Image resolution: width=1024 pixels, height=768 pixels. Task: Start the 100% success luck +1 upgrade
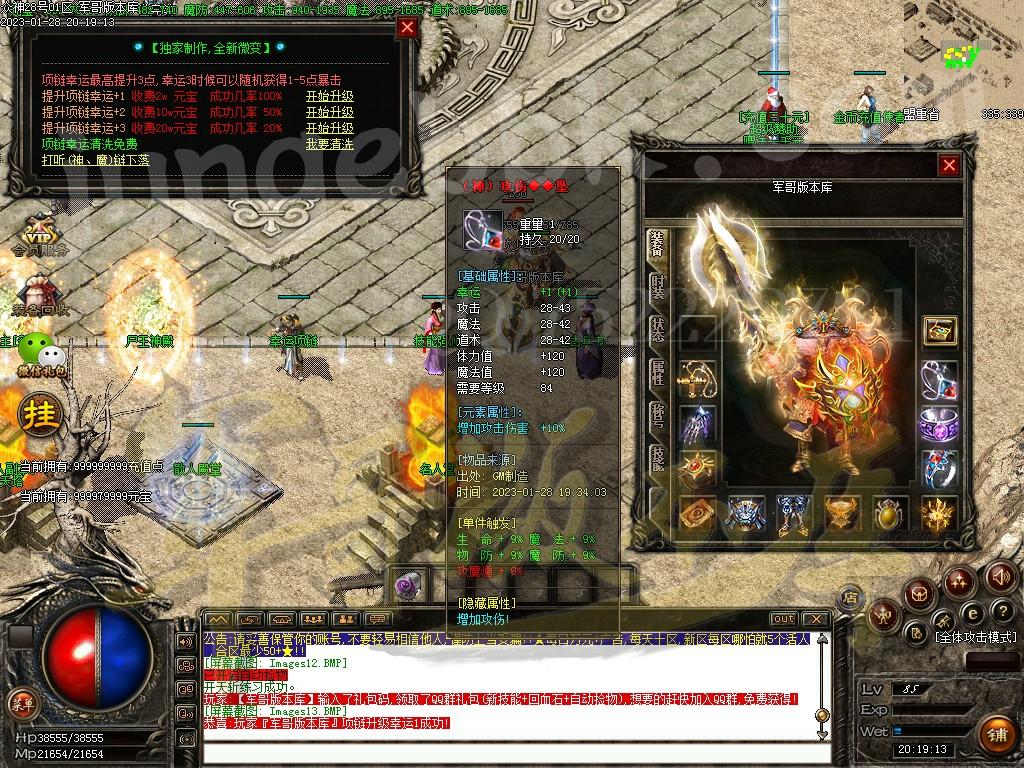[x=329, y=97]
